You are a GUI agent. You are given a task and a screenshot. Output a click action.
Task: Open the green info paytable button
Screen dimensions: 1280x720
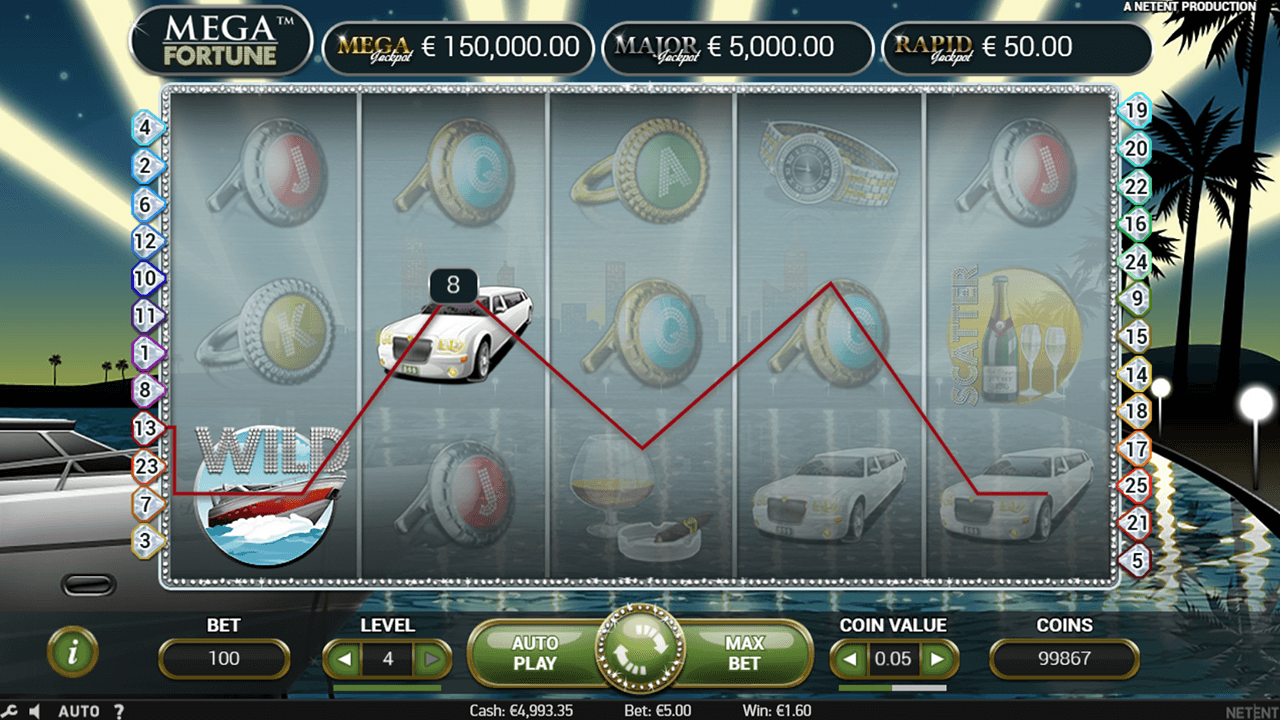(x=72, y=652)
